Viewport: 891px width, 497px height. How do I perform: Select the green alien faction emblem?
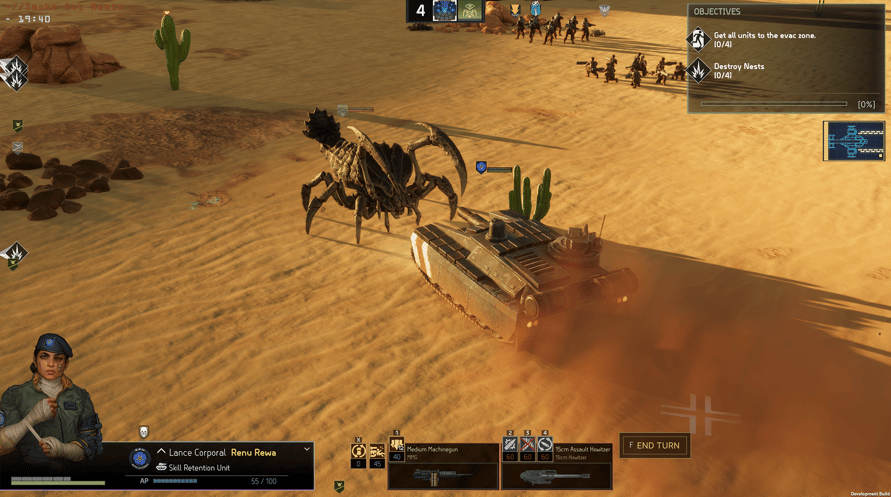470,11
